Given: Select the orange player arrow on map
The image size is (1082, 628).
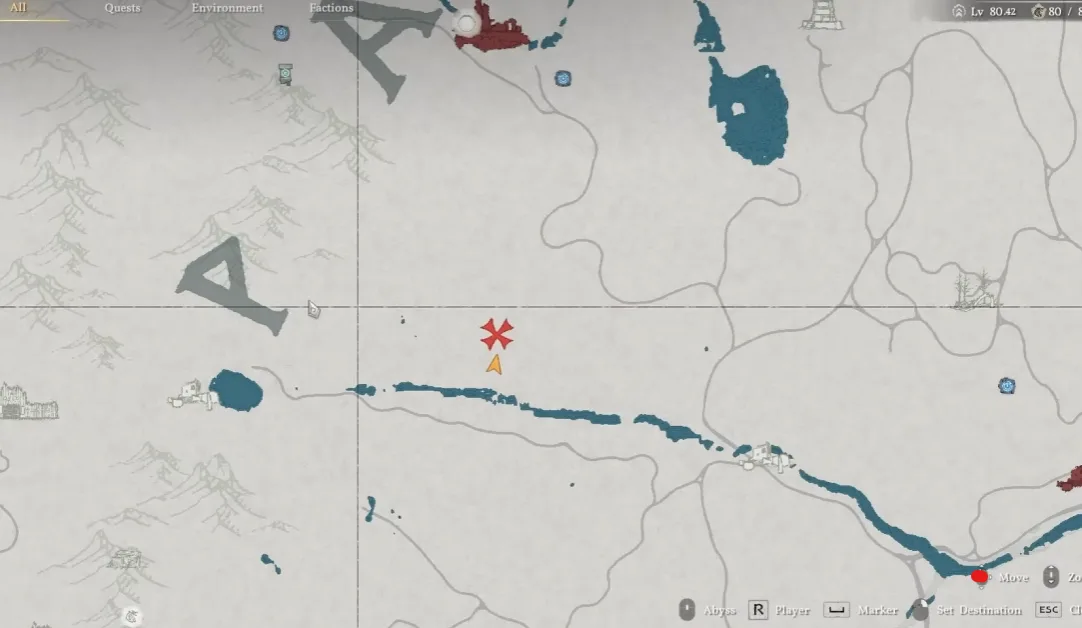Looking at the screenshot, I should 494,365.
